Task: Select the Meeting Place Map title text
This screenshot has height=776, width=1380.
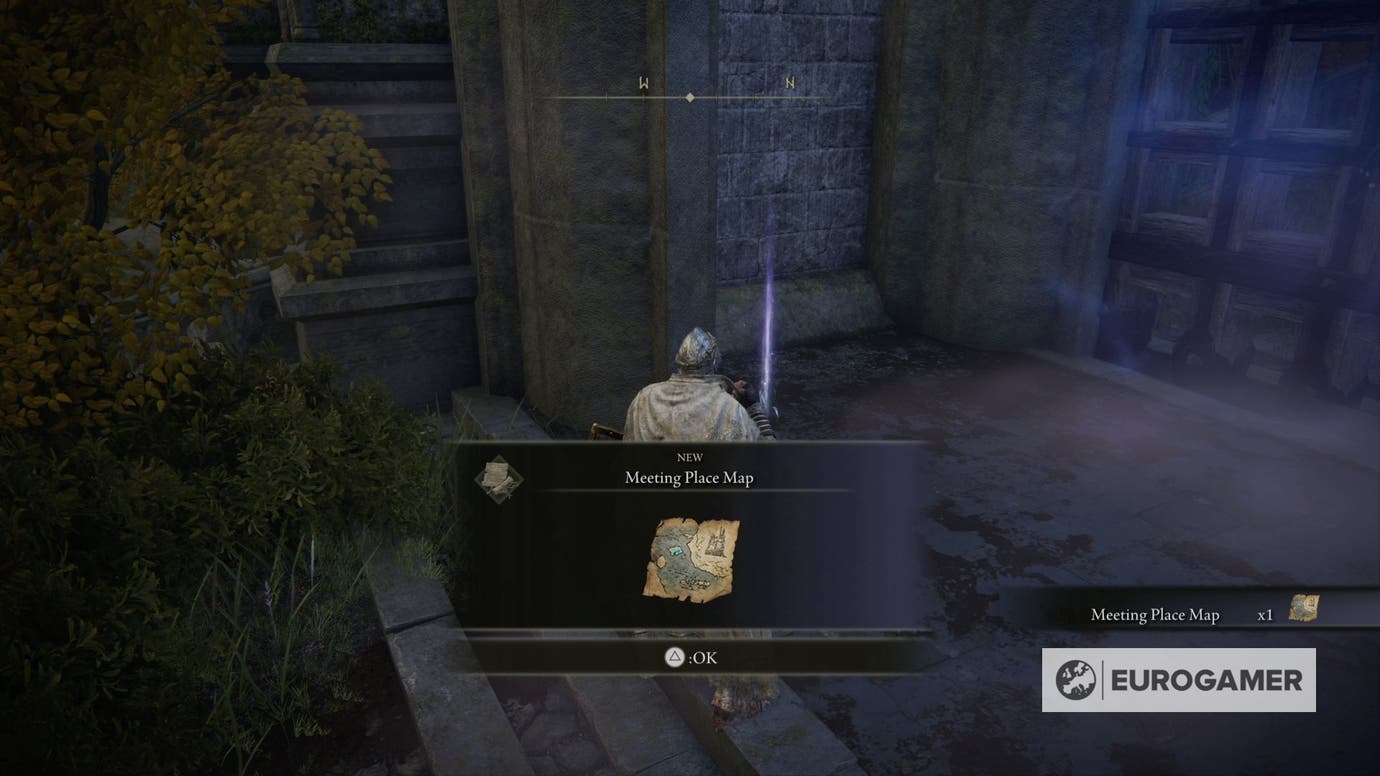Action: click(691, 477)
